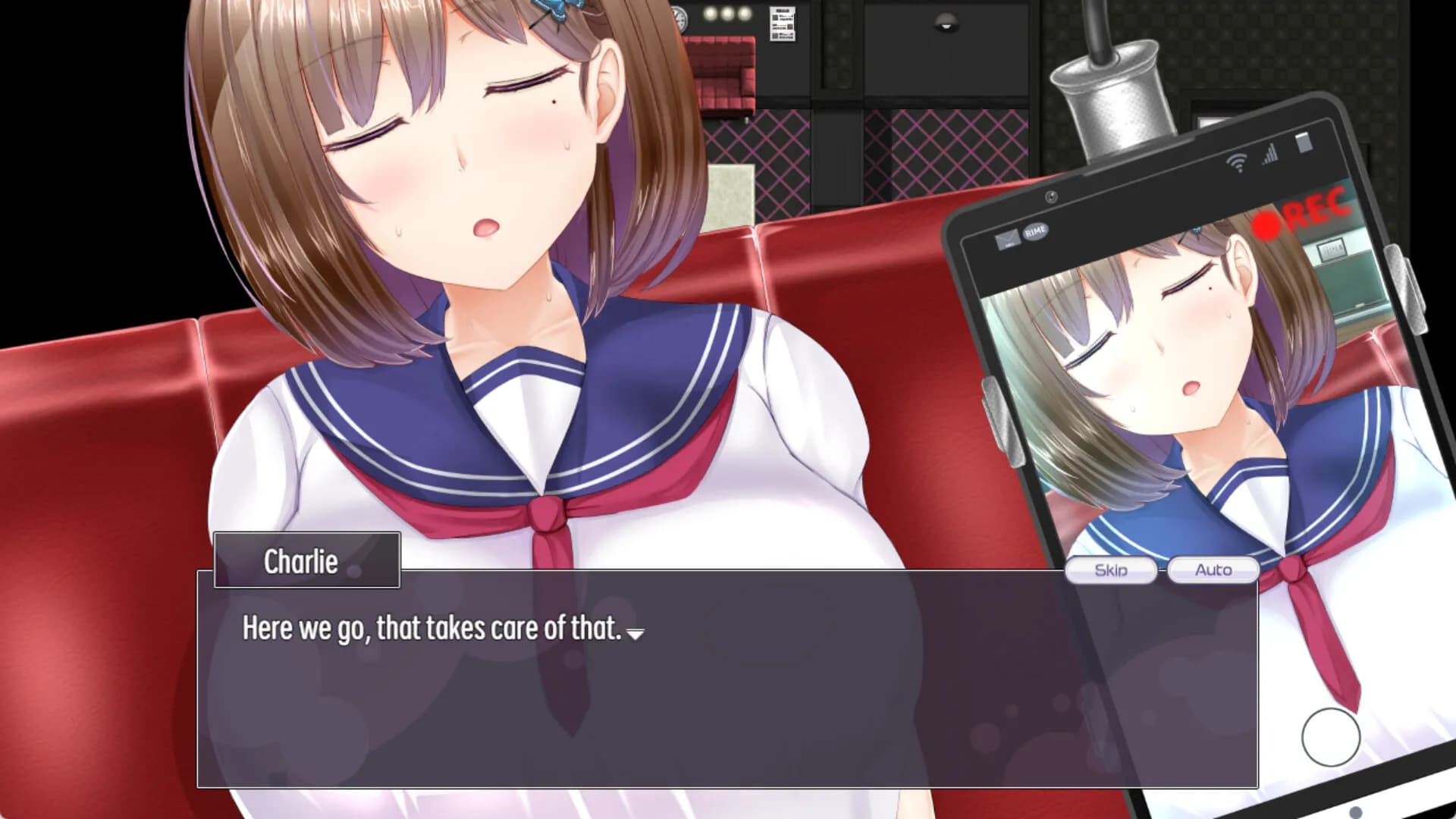Image resolution: width=1456 pixels, height=819 pixels.
Task: Tap the RIME app icon on the phone
Action: point(1035,232)
